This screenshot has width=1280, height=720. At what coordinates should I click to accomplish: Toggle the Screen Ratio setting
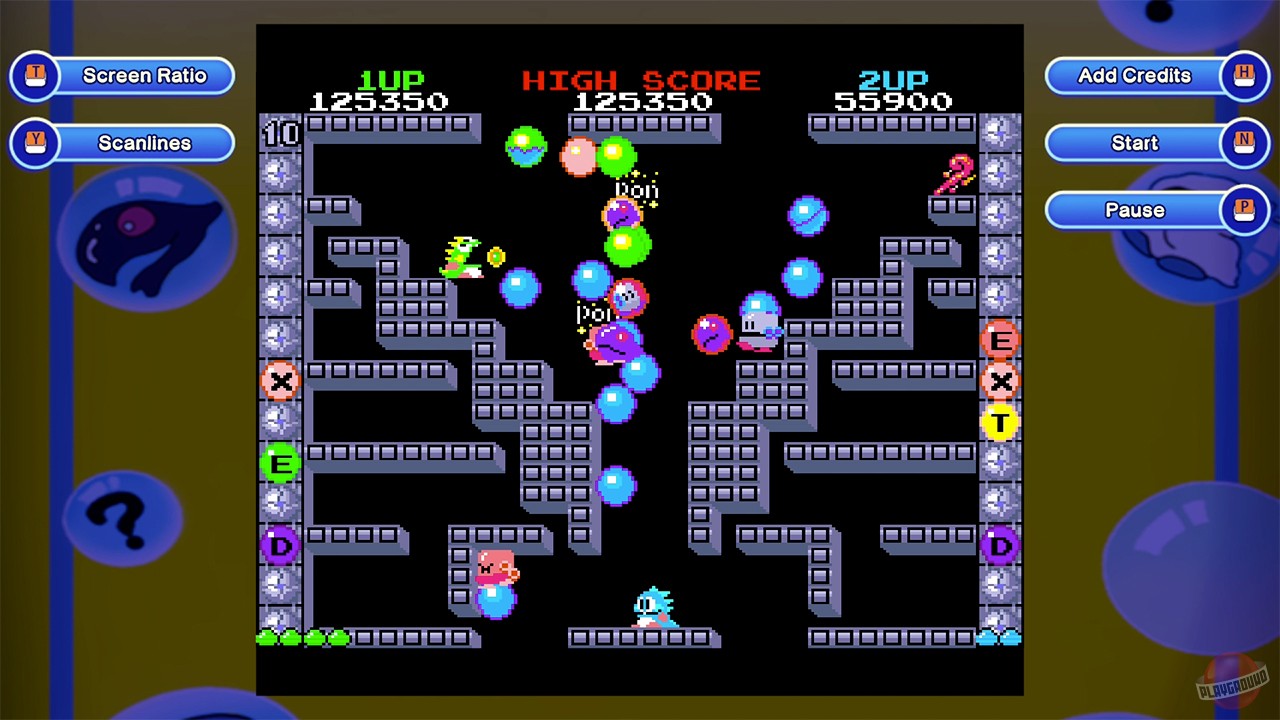tap(144, 75)
